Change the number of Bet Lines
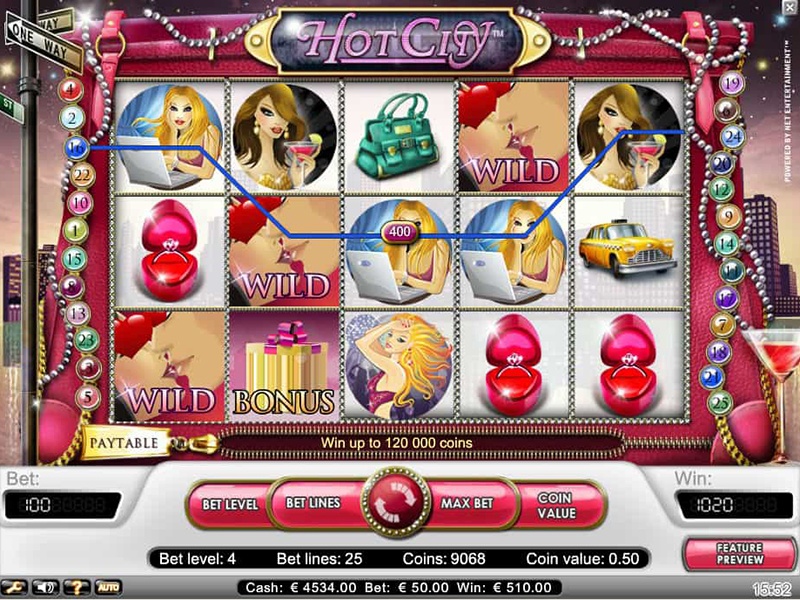Screen dimensions: 800x600 [x=313, y=502]
